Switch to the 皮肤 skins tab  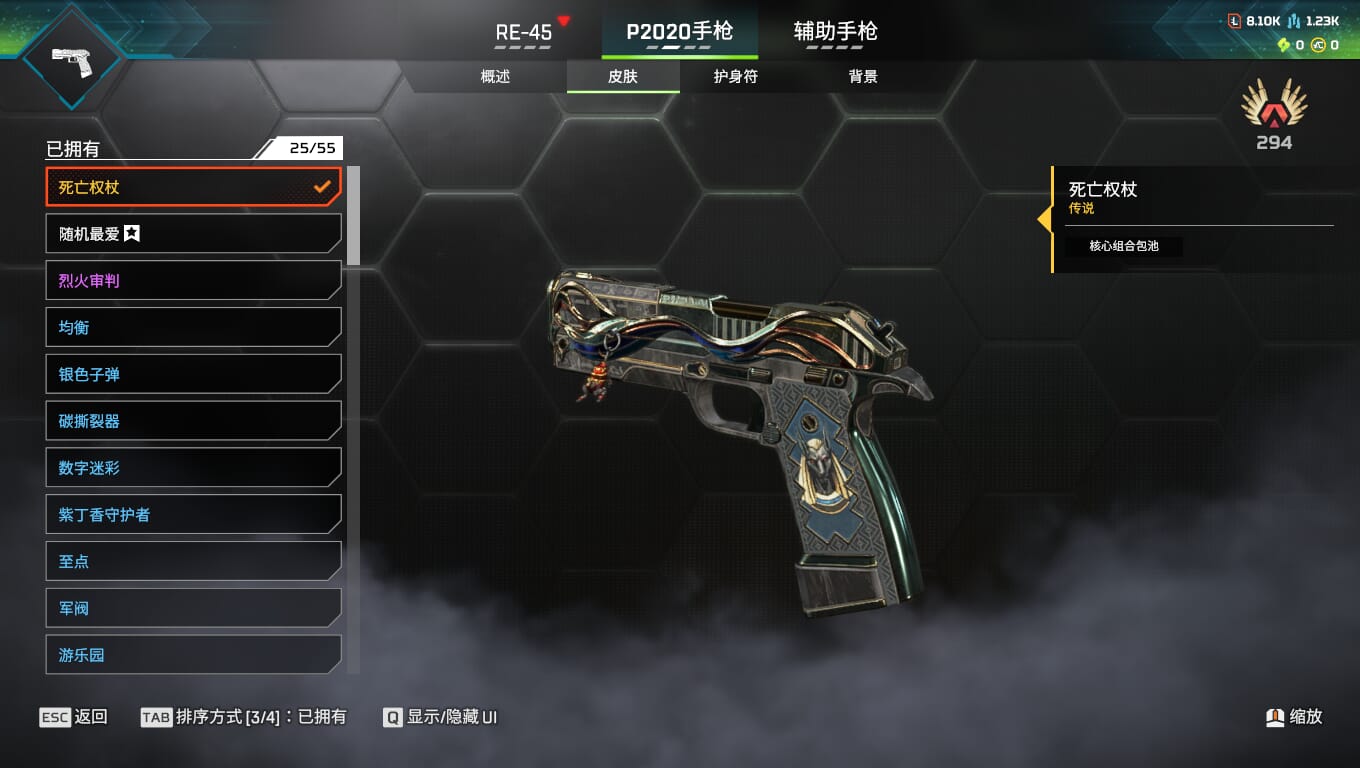tap(622, 77)
